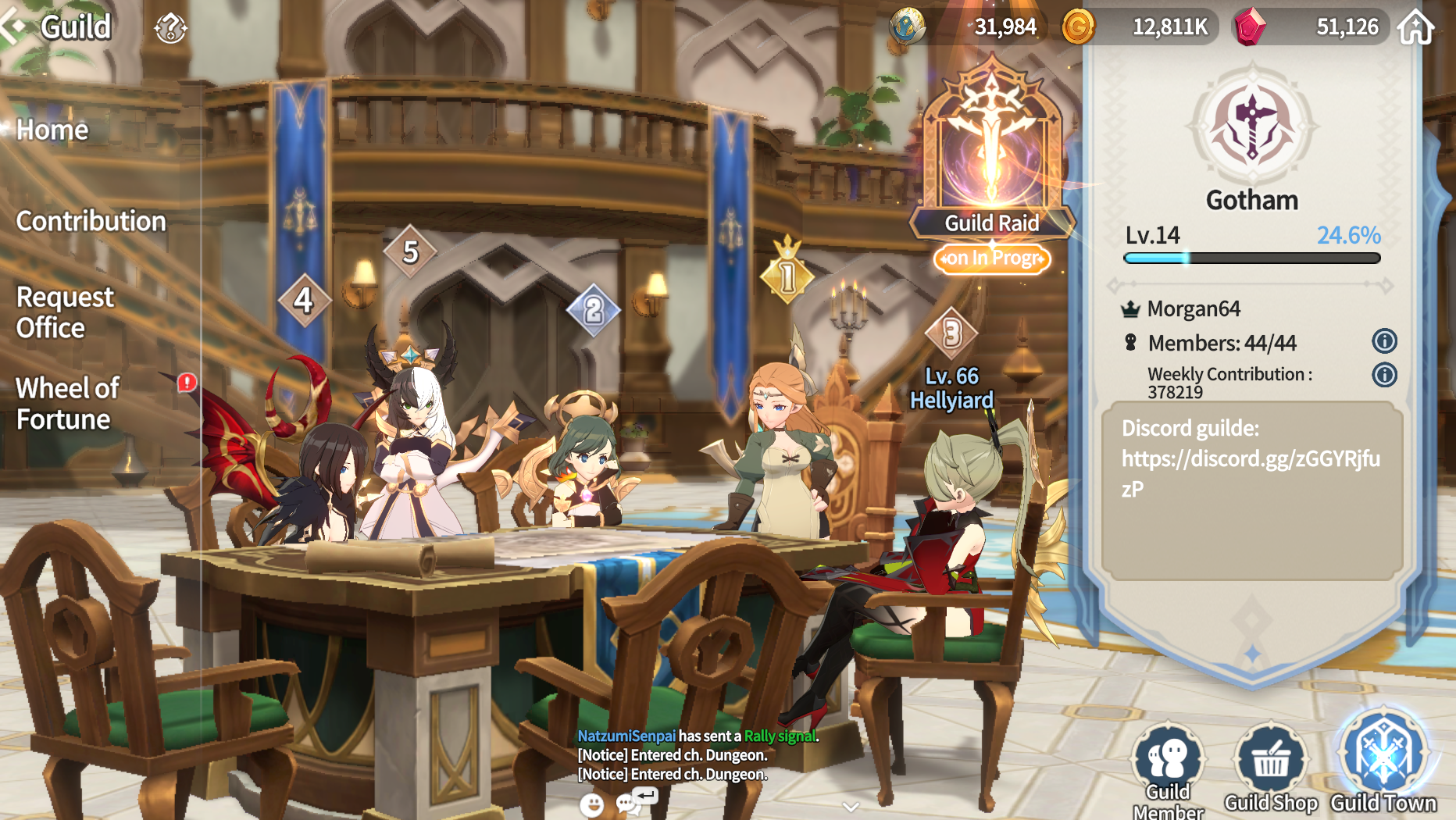Click the red gem currency counter
This screenshot has width=1456, height=820.
pos(1312,27)
